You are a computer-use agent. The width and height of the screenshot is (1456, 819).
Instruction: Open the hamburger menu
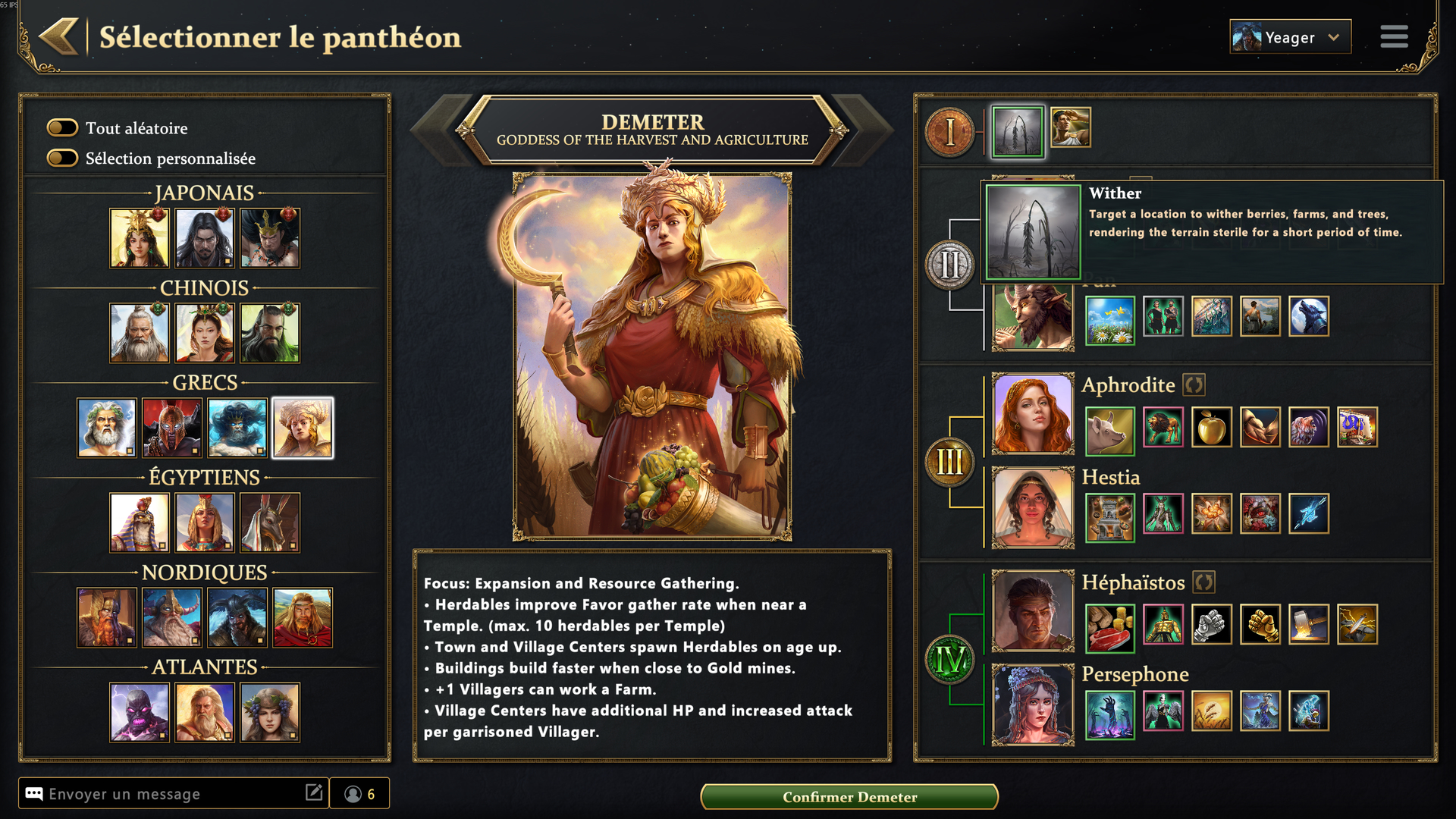pyautogui.click(x=1394, y=36)
